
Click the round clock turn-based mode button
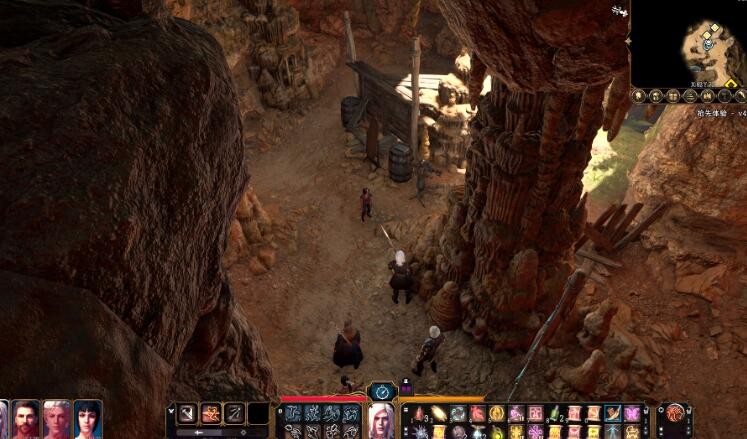point(382,391)
